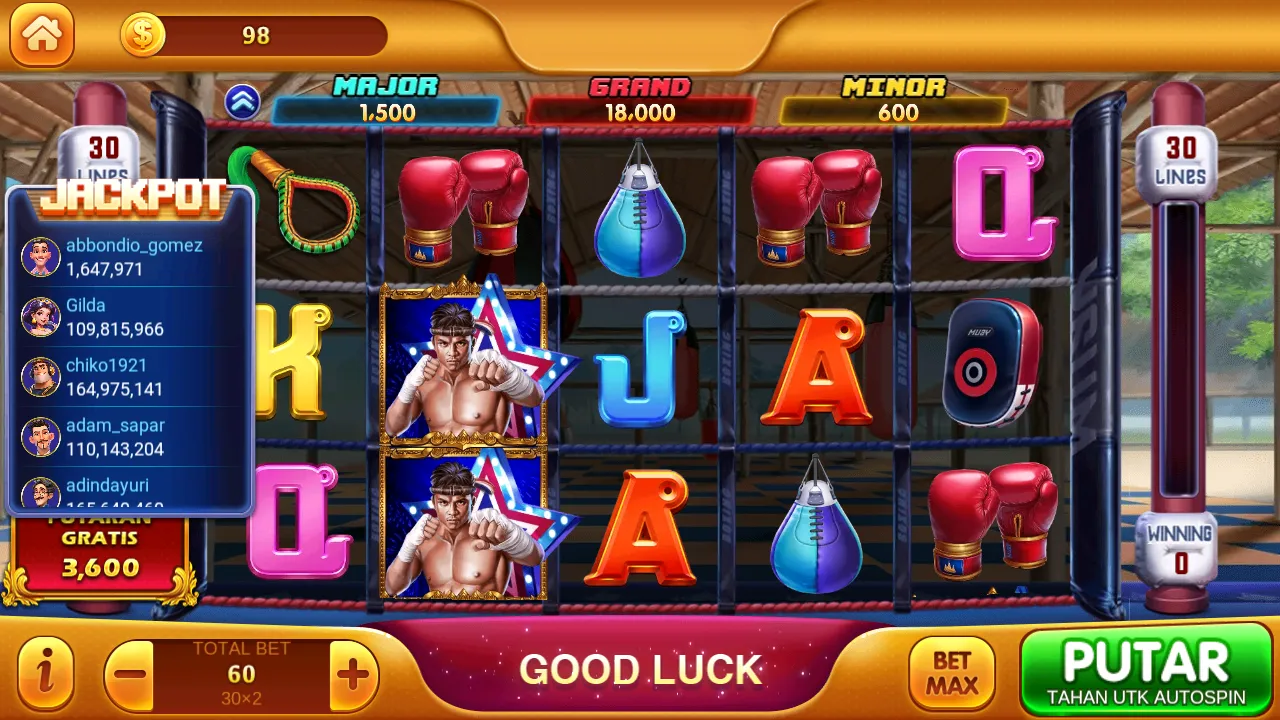Click abbondio_gomez's avatar in the jackpot list
The height and width of the screenshot is (720, 1280).
(x=40, y=256)
